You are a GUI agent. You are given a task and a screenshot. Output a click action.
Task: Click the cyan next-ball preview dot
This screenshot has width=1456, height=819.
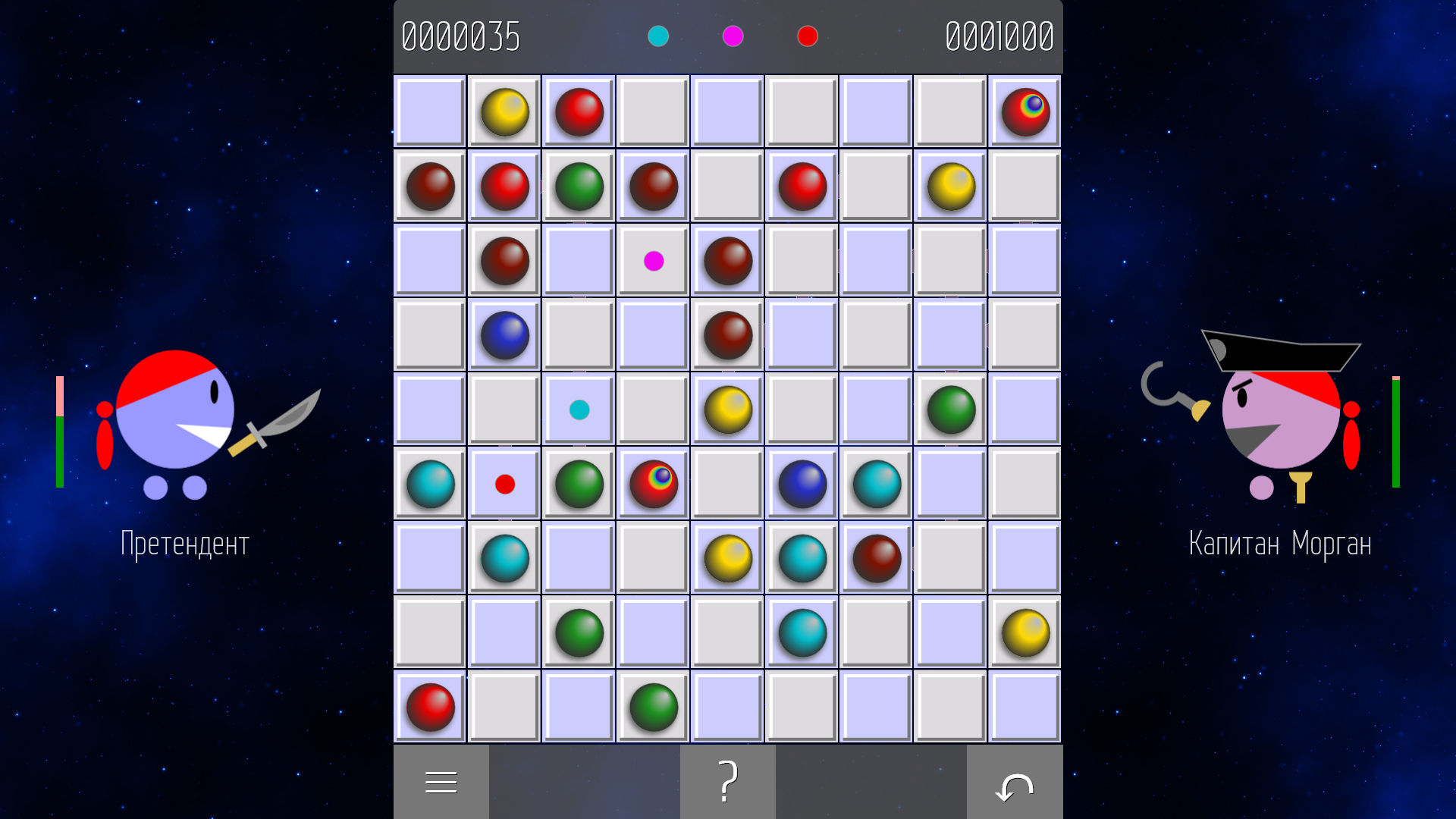pos(657,36)
